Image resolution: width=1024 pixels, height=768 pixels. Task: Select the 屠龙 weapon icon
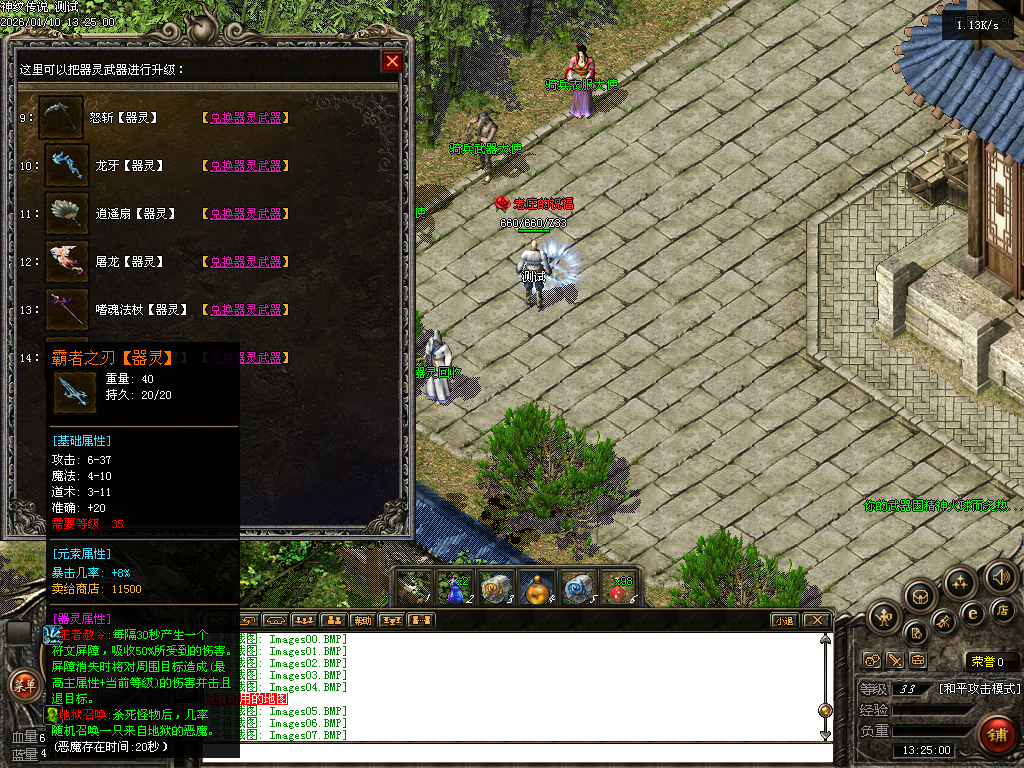(x=66, y=262)
